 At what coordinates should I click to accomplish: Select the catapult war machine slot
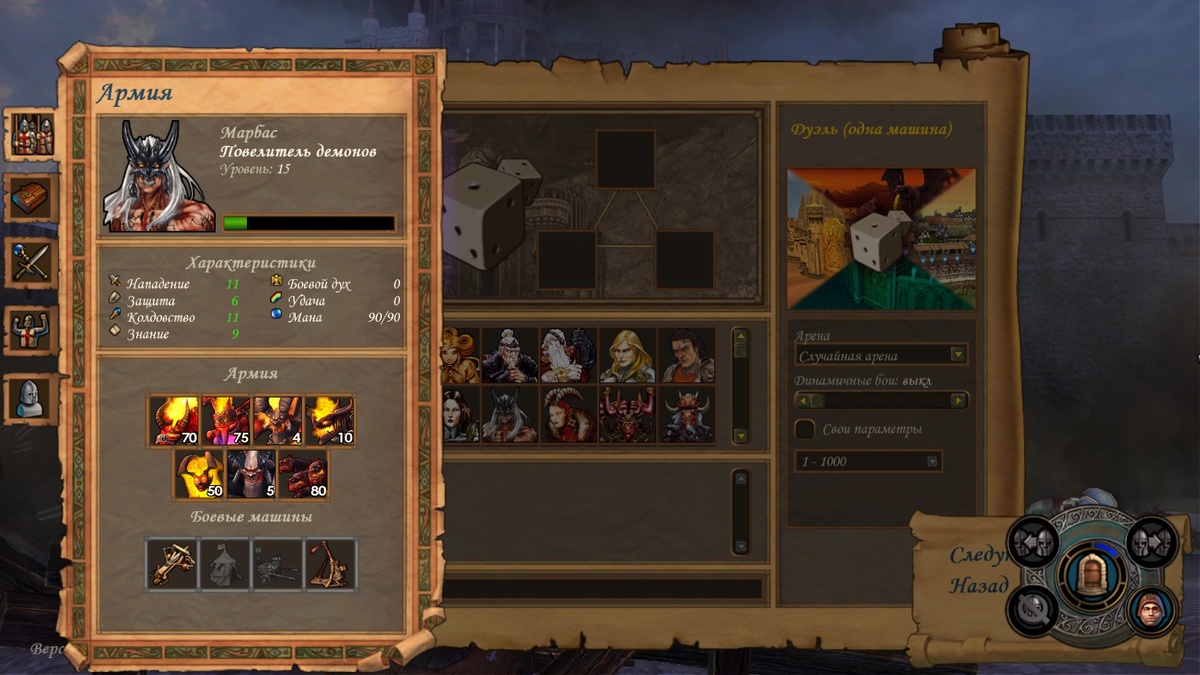tap(330, 565)
